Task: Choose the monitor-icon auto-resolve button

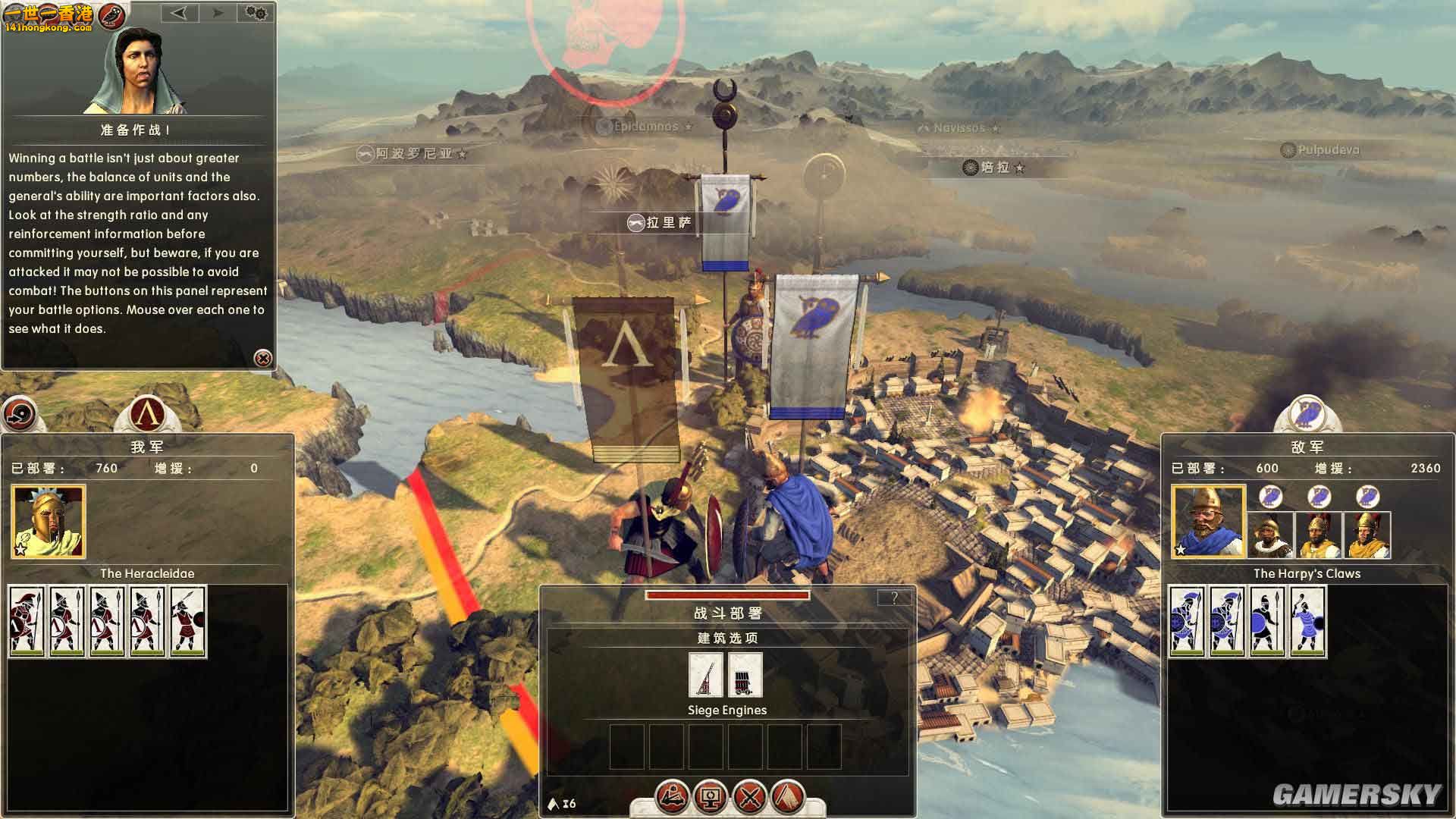Action: (x=711, y=796)
